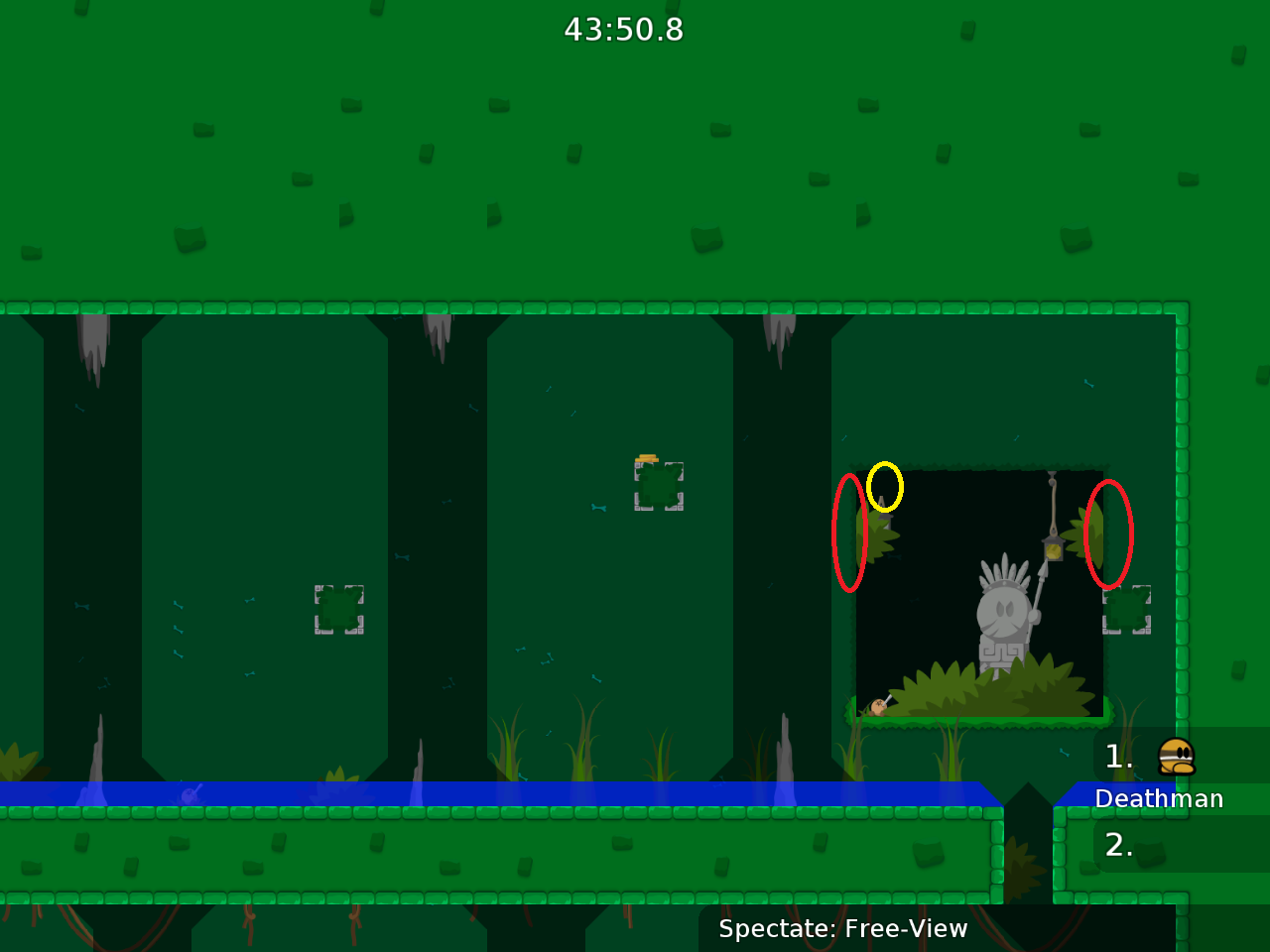Click the Deathman player name text
This screenshot has height=952, width=1270.
point(1159,798)
